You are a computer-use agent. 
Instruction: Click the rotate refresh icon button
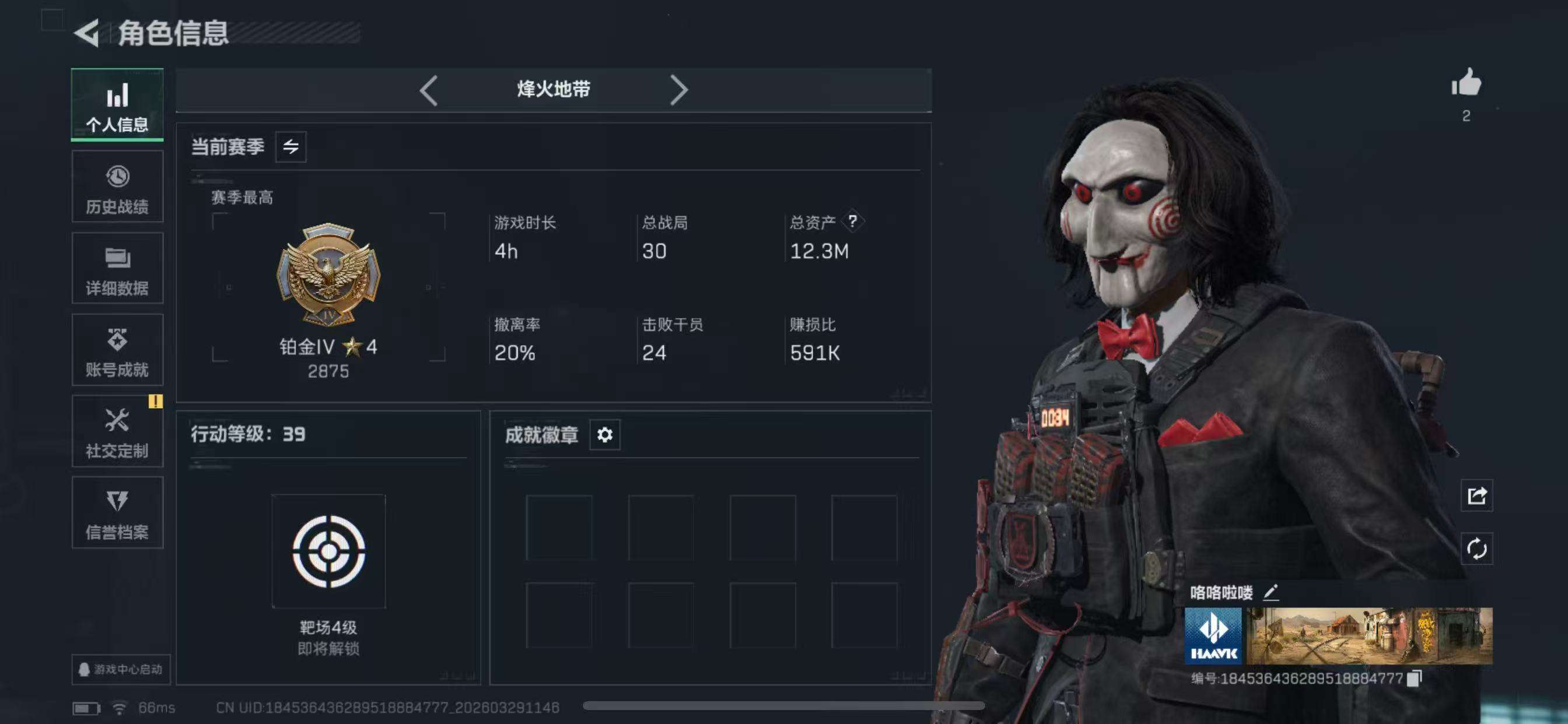coord(1476,549)
